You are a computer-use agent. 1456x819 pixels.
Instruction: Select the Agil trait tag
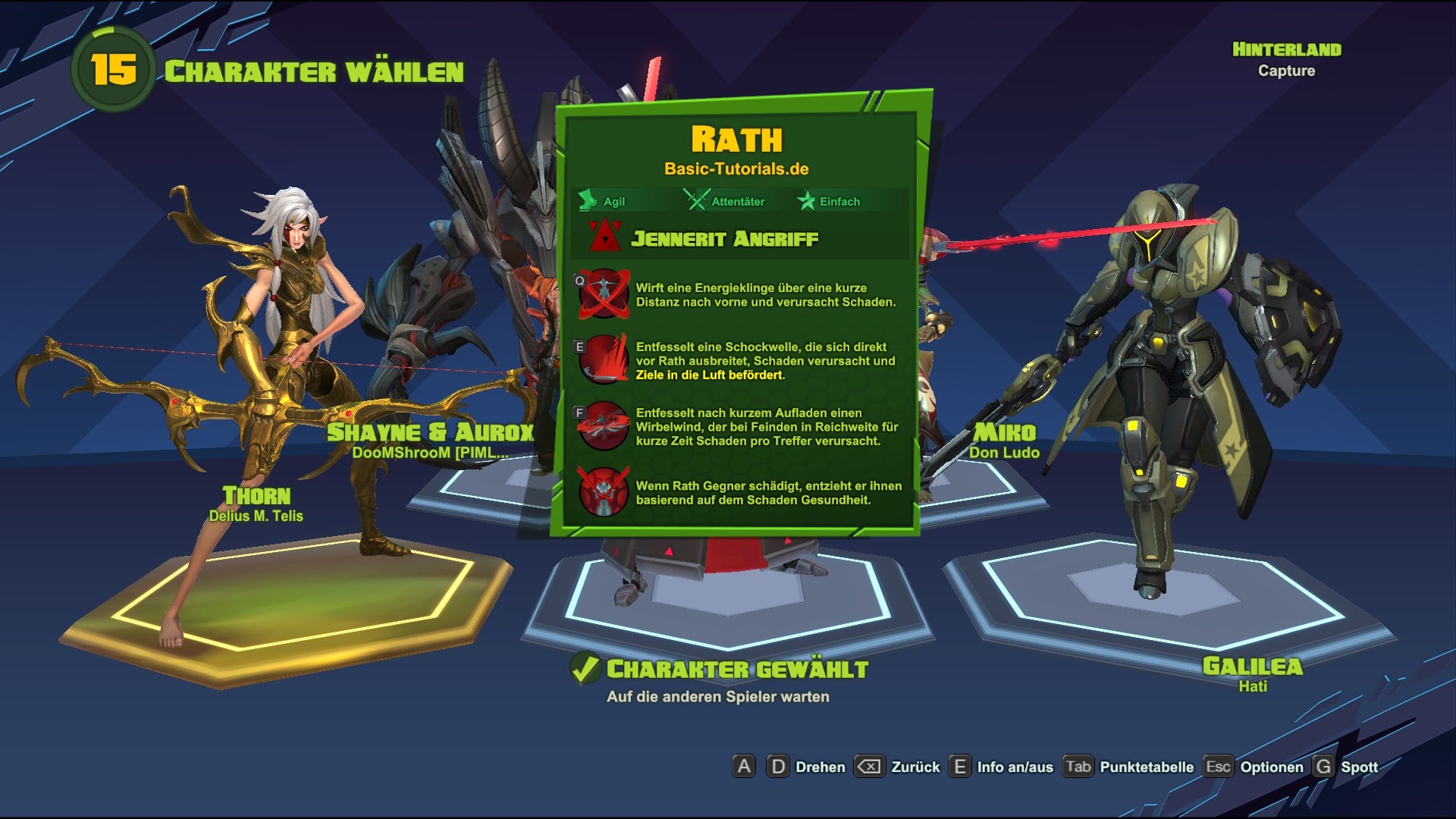[603, 201]
